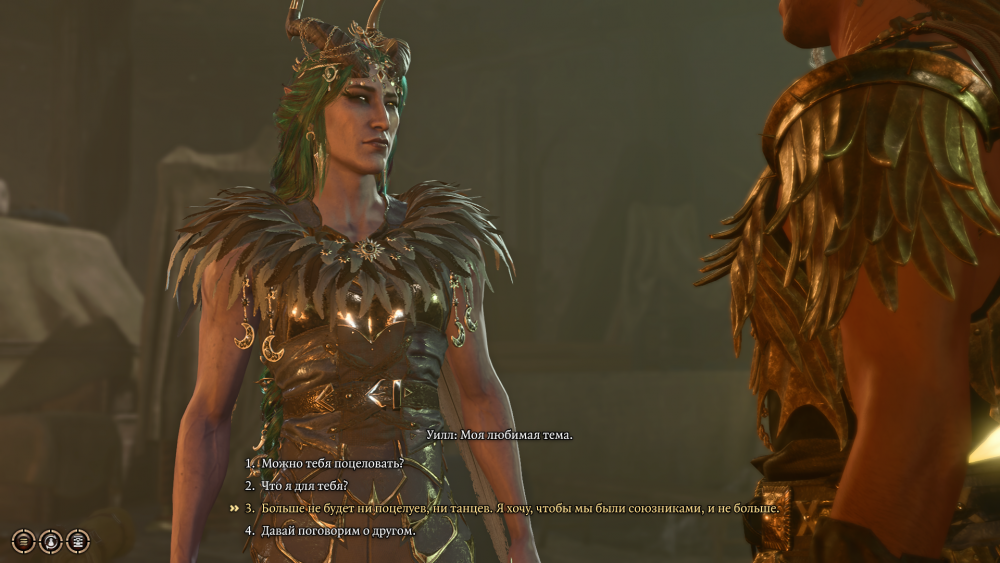Choose "Давай поговорим о другом" reply
The width and height of the screenshot is (1000, 563).
[337, 530]
